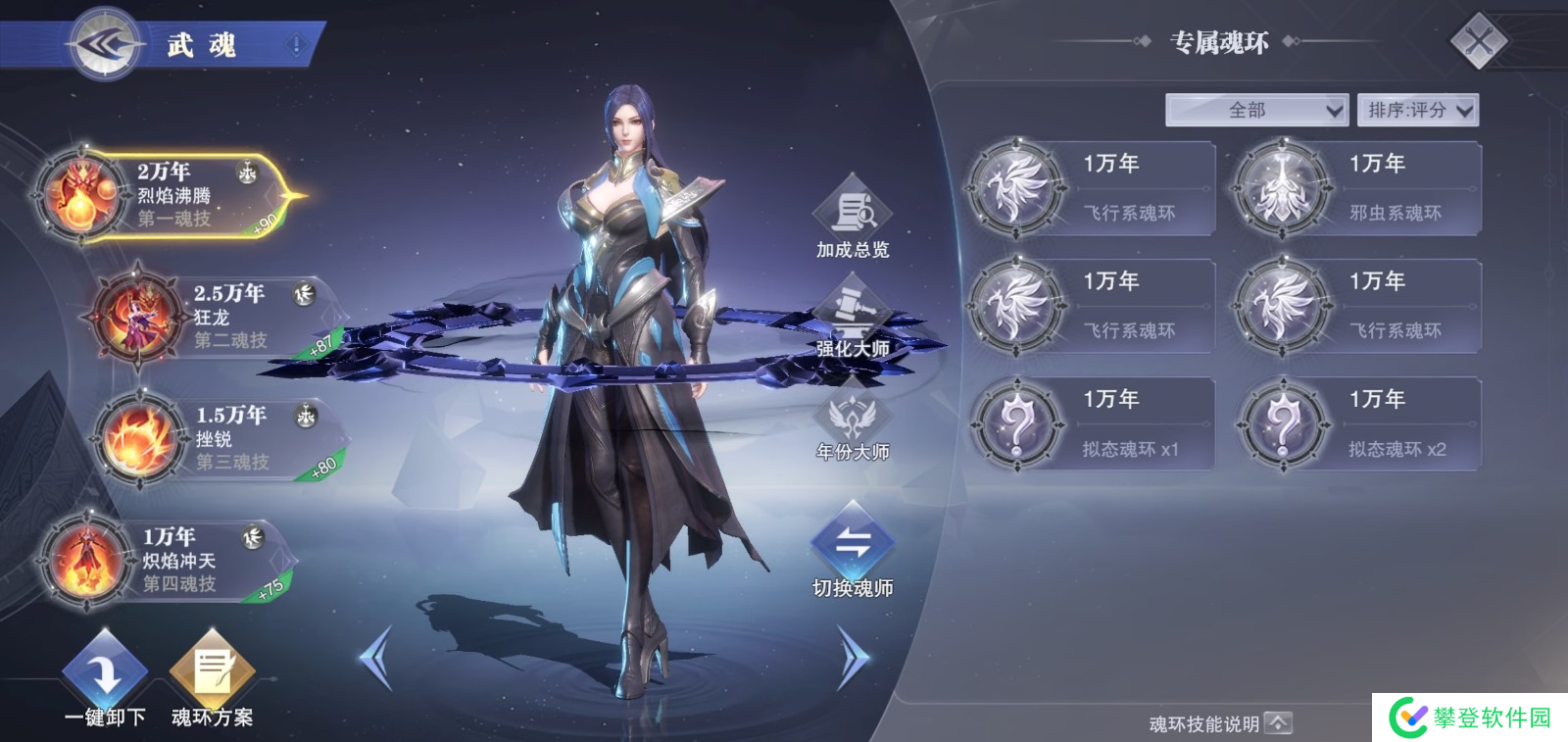Close the 专属魂环 panel with the X
Image resolution: width=1568 pixels, height=742 pixels.
(1478, 41)
